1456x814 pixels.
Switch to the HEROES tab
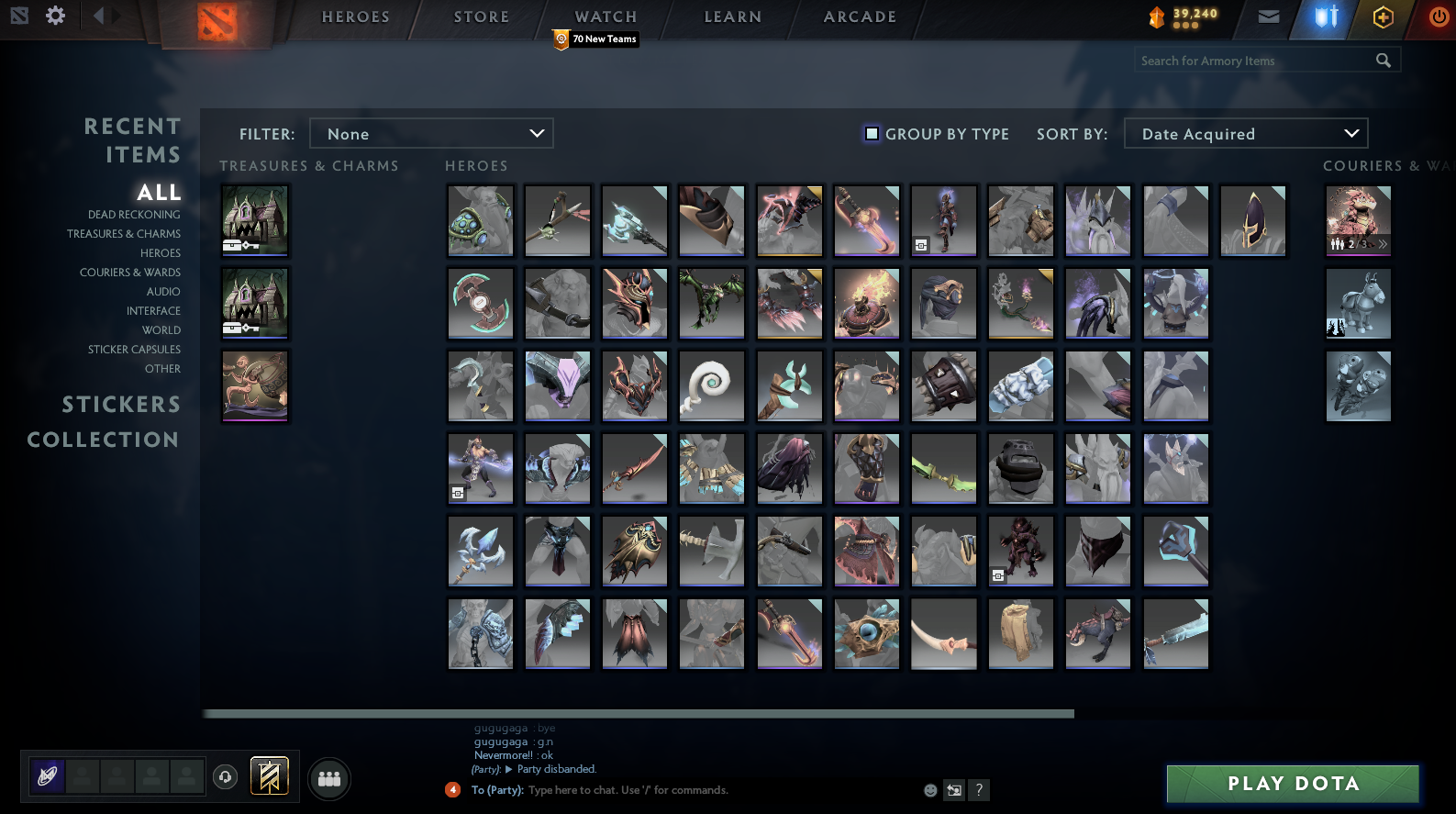tap(355, 16)
